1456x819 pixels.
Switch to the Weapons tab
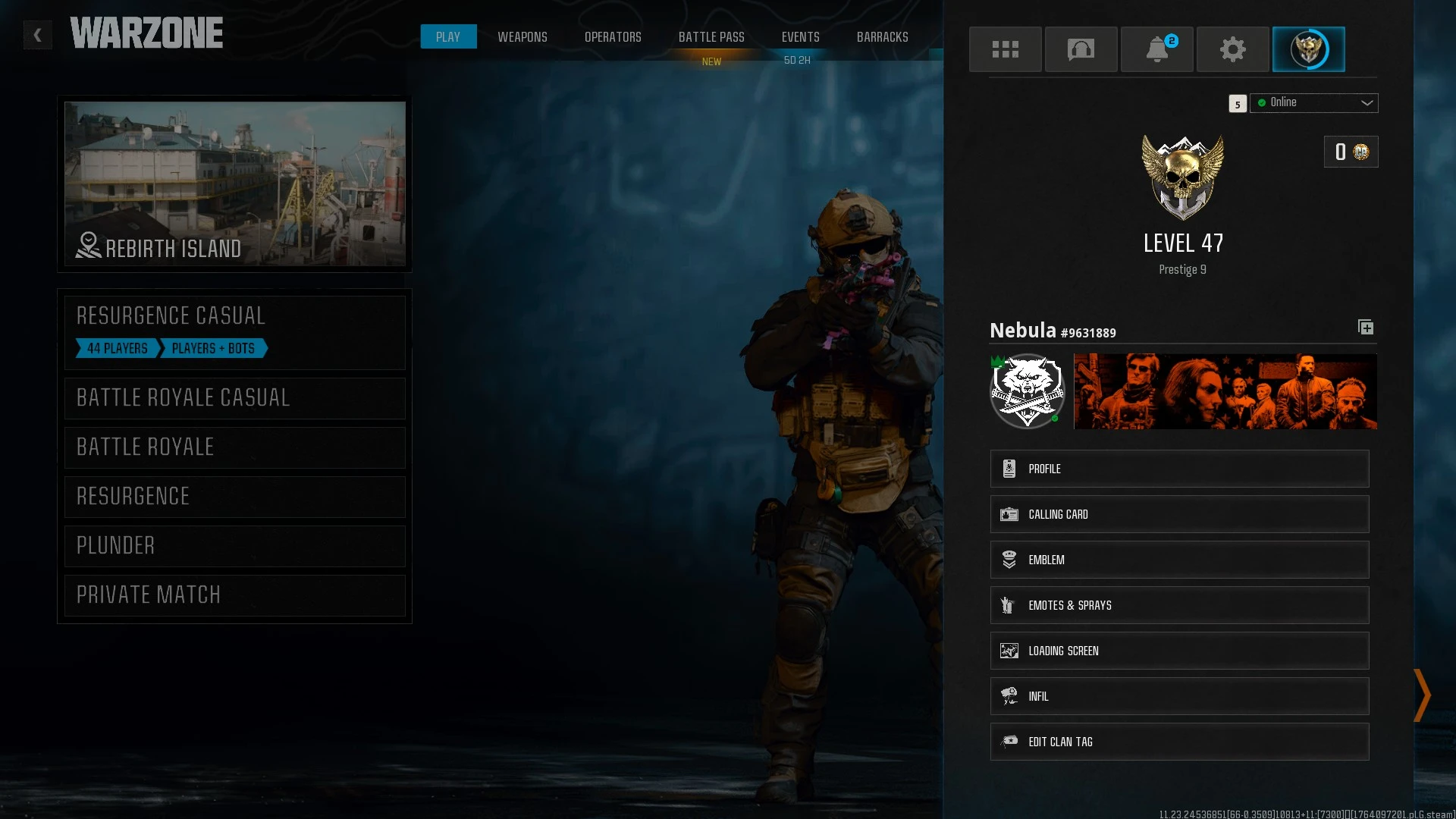point(522,36)
